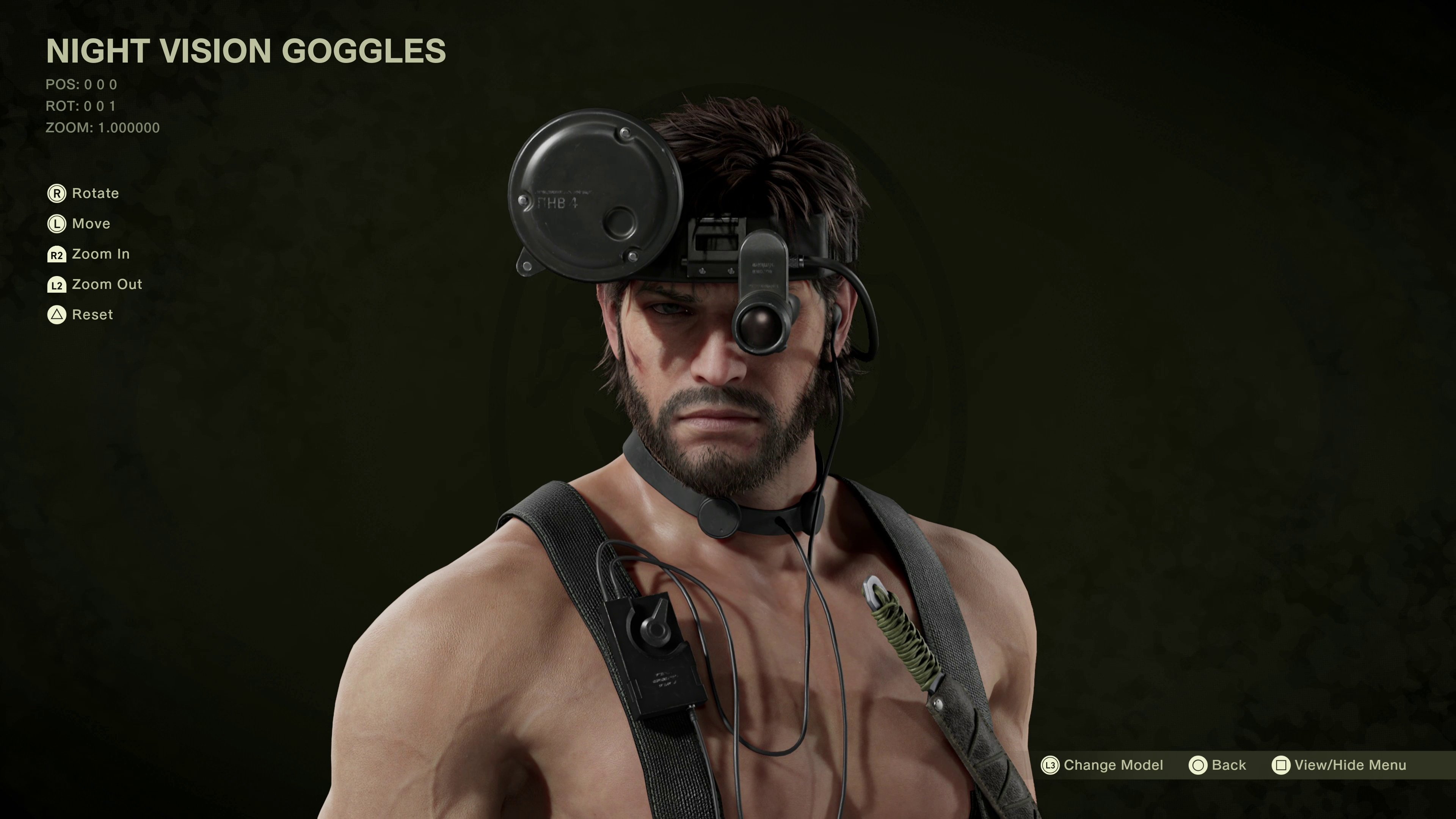Choose the Zoom Out control
Image resolution: width=1456 pixels, height=819 pixels.
click(95, 284)
